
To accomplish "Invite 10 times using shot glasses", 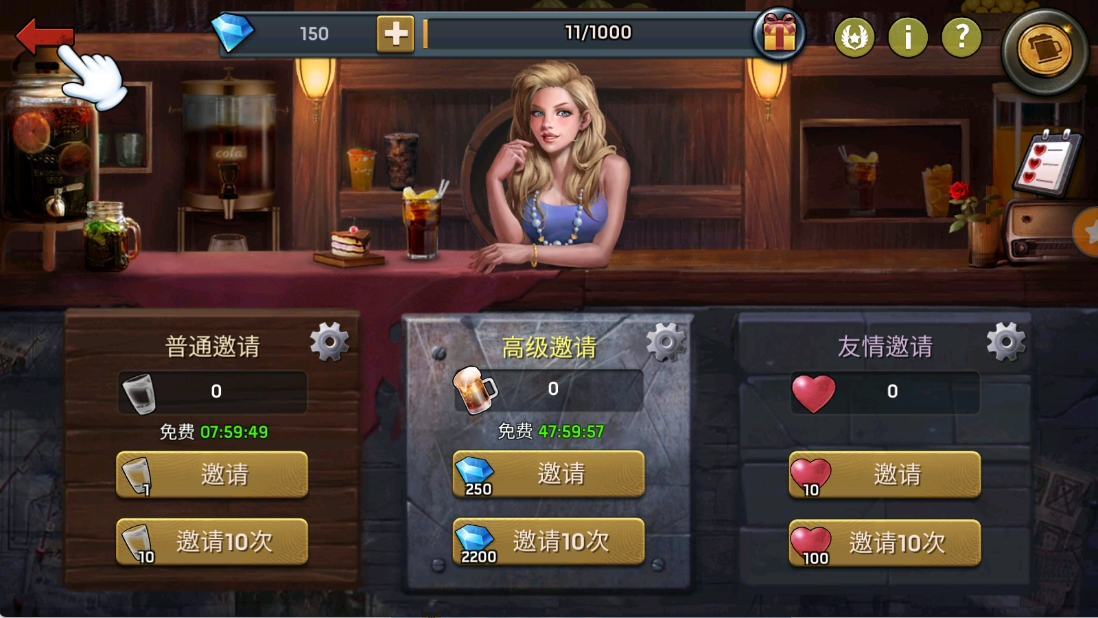I will pos(212,542).
